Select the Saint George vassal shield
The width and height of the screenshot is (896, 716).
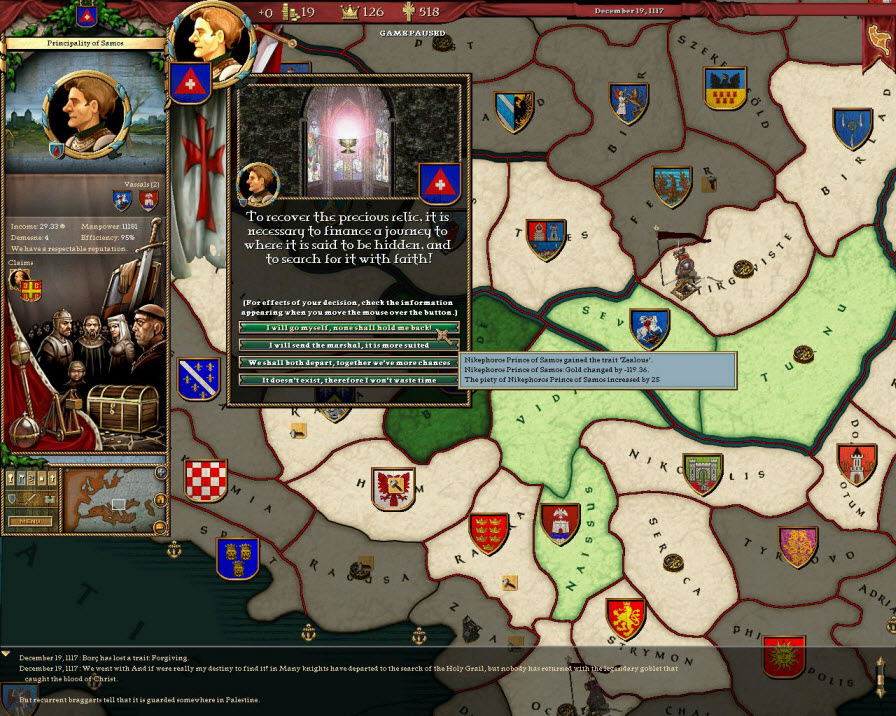pos(123,200)
